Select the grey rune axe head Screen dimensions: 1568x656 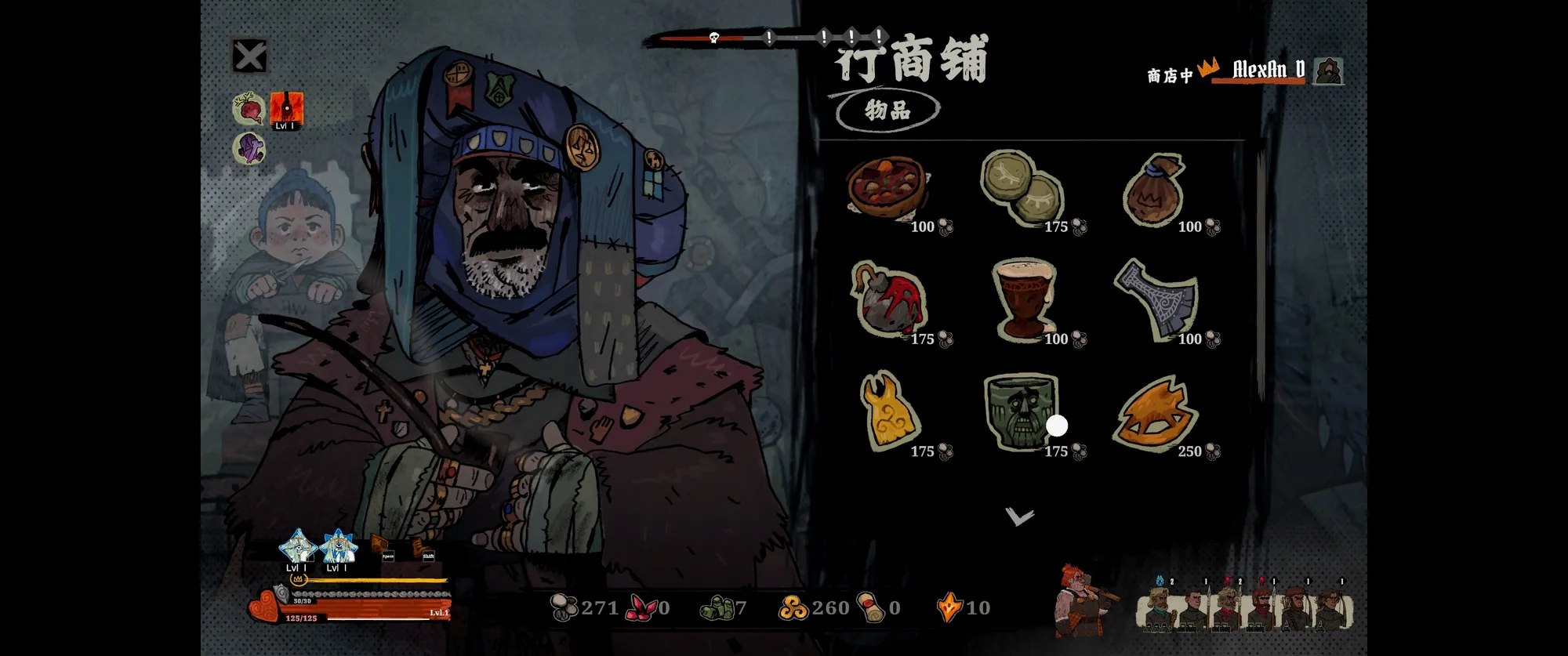click(x=1156, y=300)
